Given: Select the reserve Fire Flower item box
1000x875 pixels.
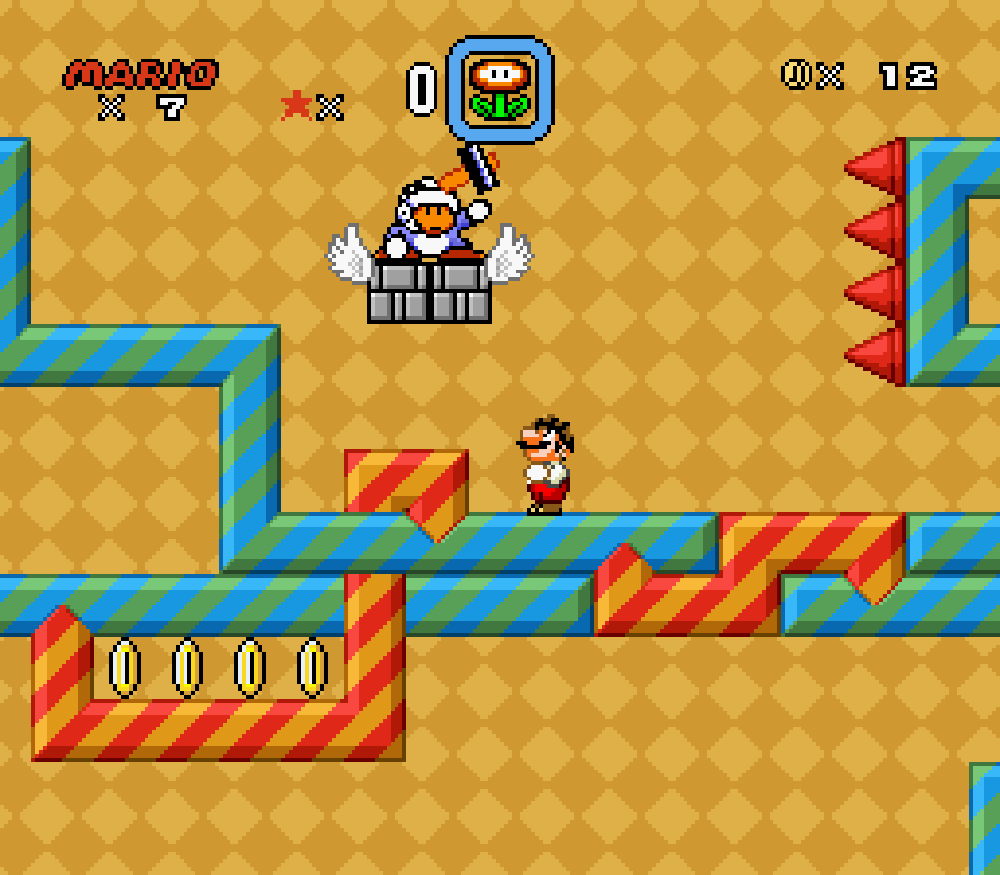Looking at the screenshot, I should pyautogui.click(x=499, y=90).
